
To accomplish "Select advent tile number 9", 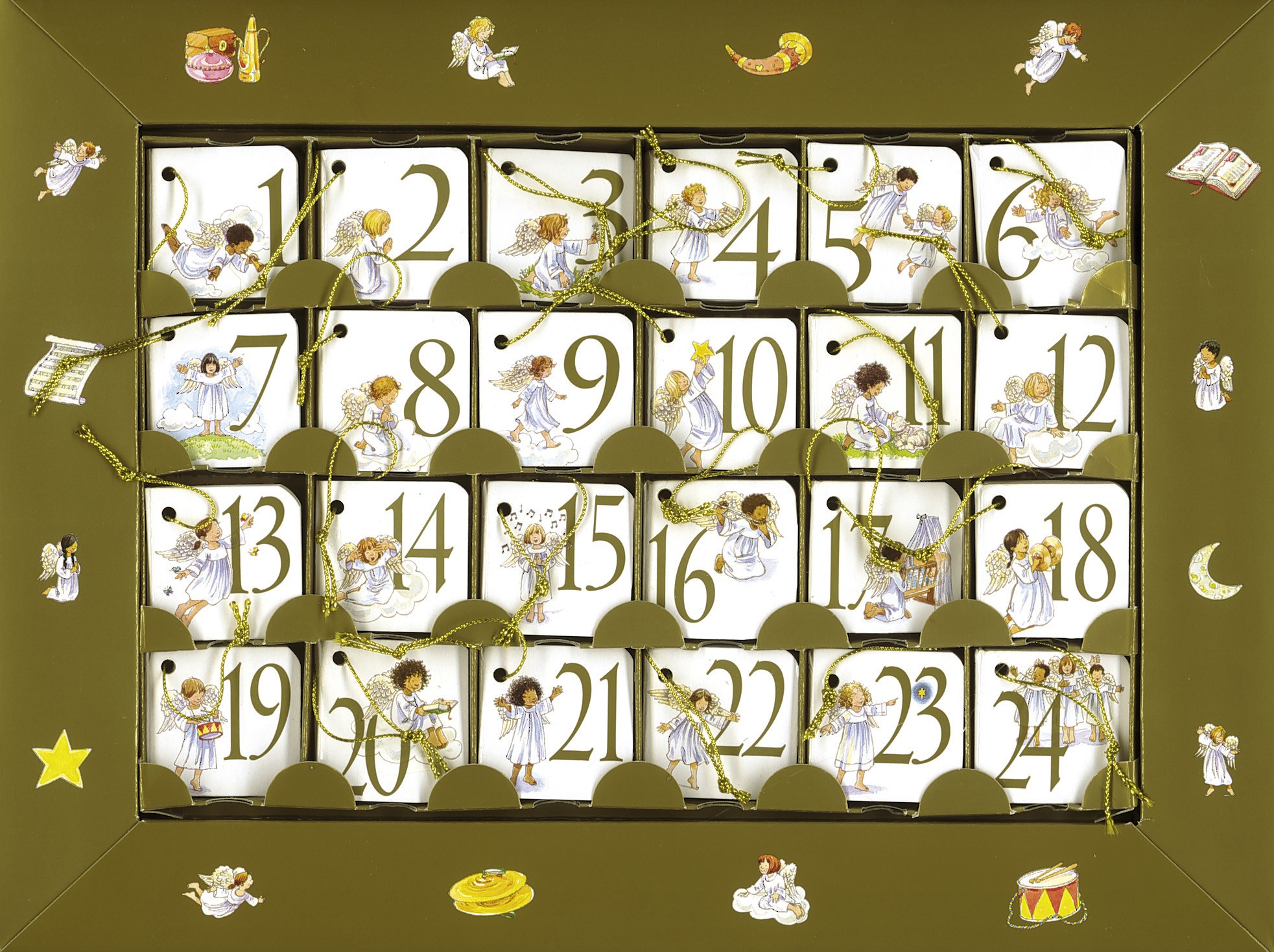I will coord(558,389).
